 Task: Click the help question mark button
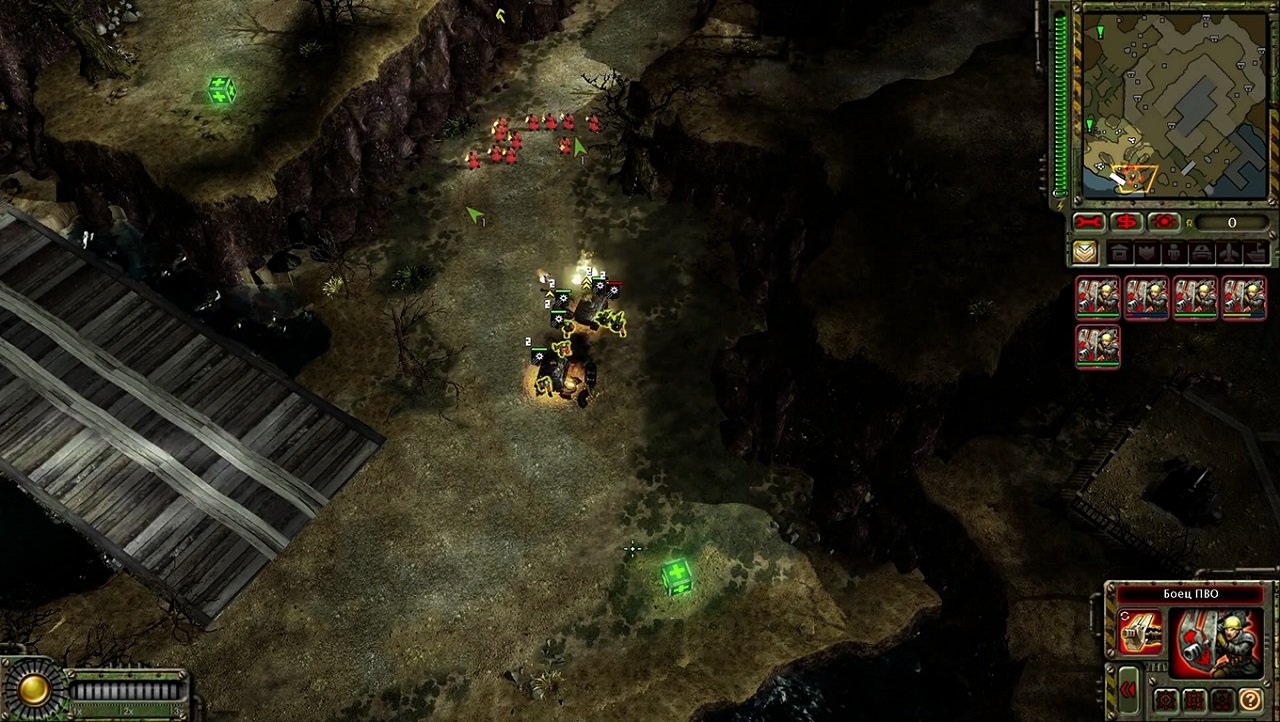[x=1251, y=700]
